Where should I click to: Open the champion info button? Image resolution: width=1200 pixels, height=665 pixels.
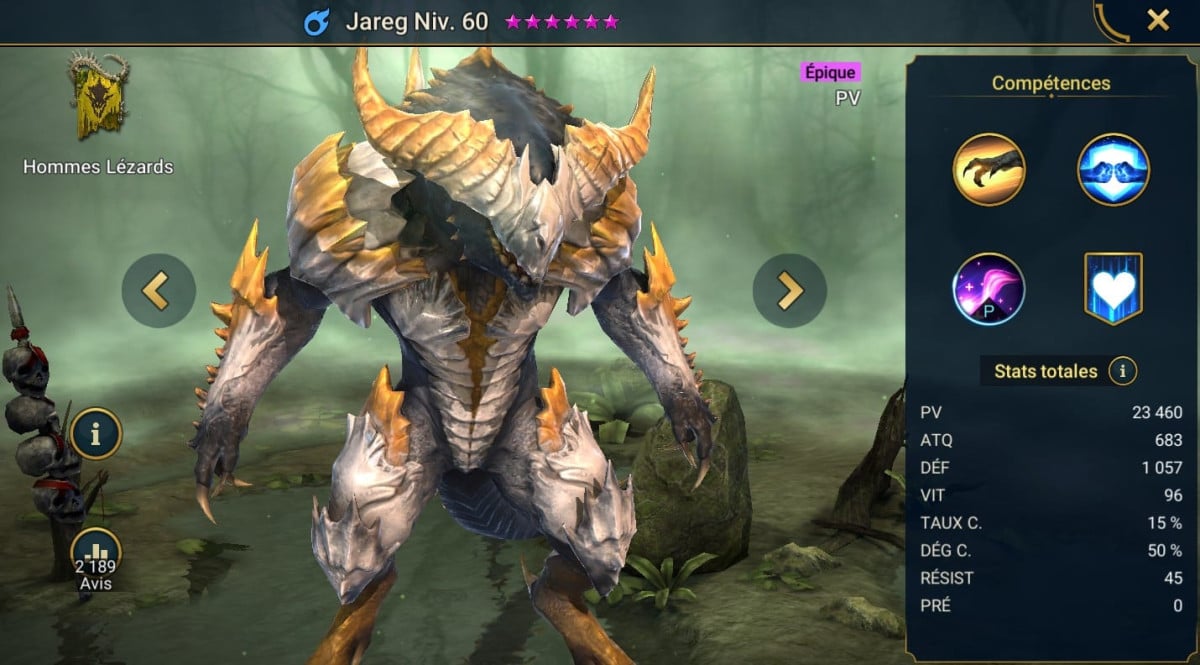[x=95, y=433]
